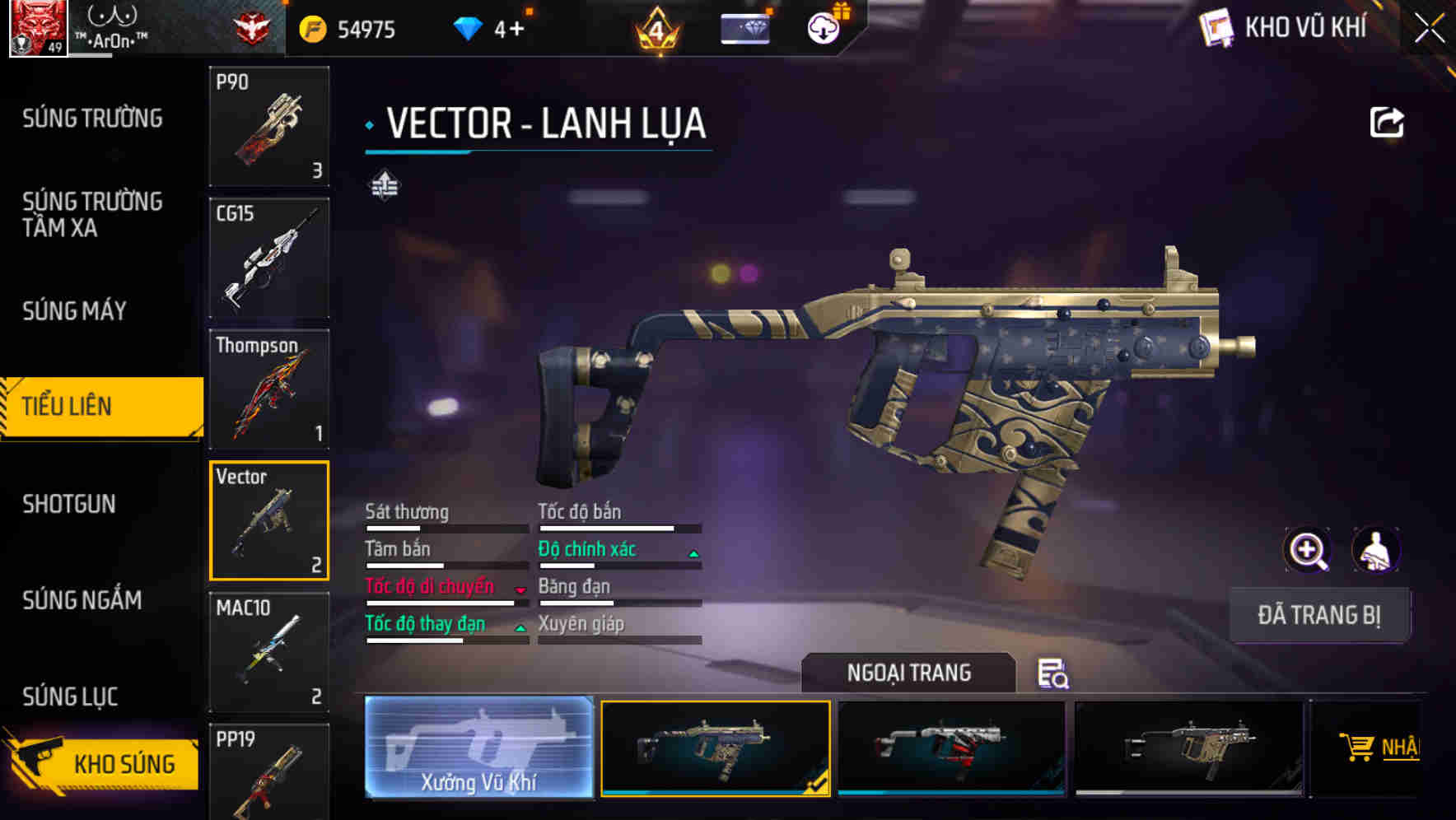Open the level 4 rank crown badge
The height and width of the screenshot is (820, 1456).
coord(656,30)
